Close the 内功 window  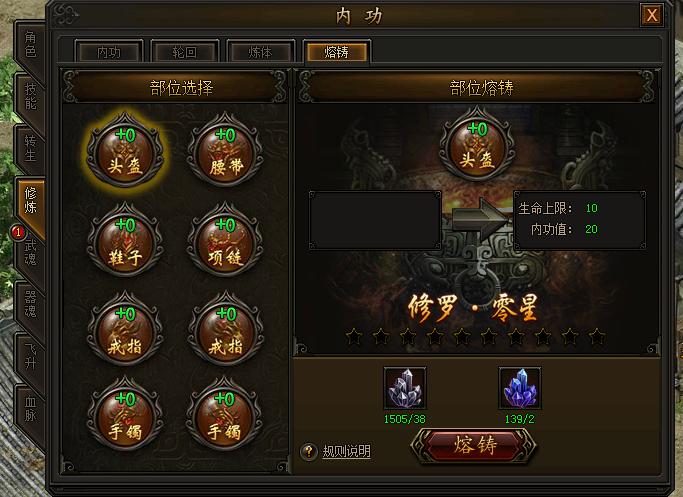click(652, 15)
